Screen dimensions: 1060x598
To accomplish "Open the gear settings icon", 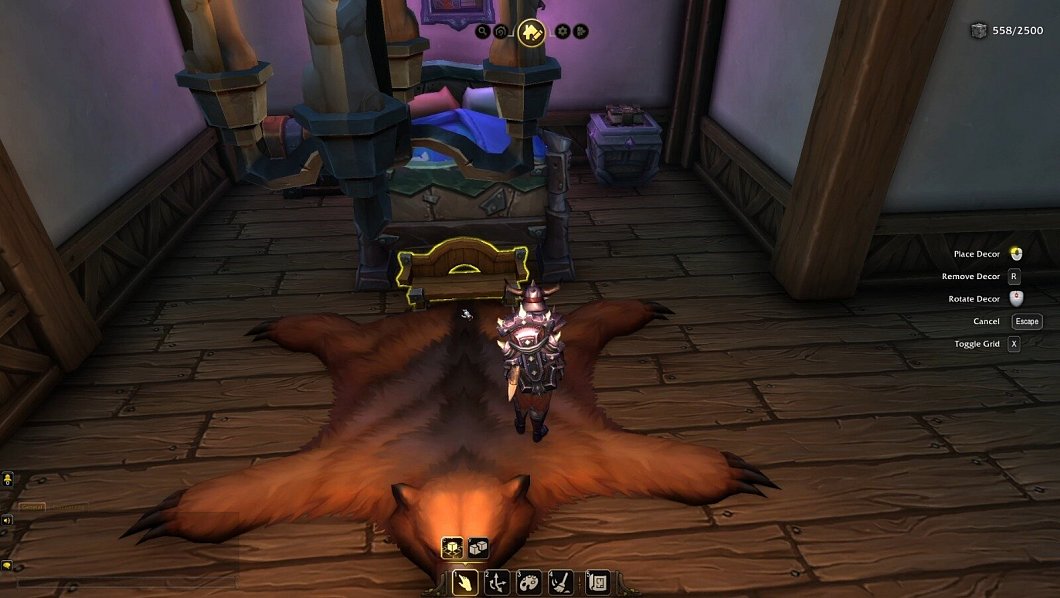I will pos(562,31).
